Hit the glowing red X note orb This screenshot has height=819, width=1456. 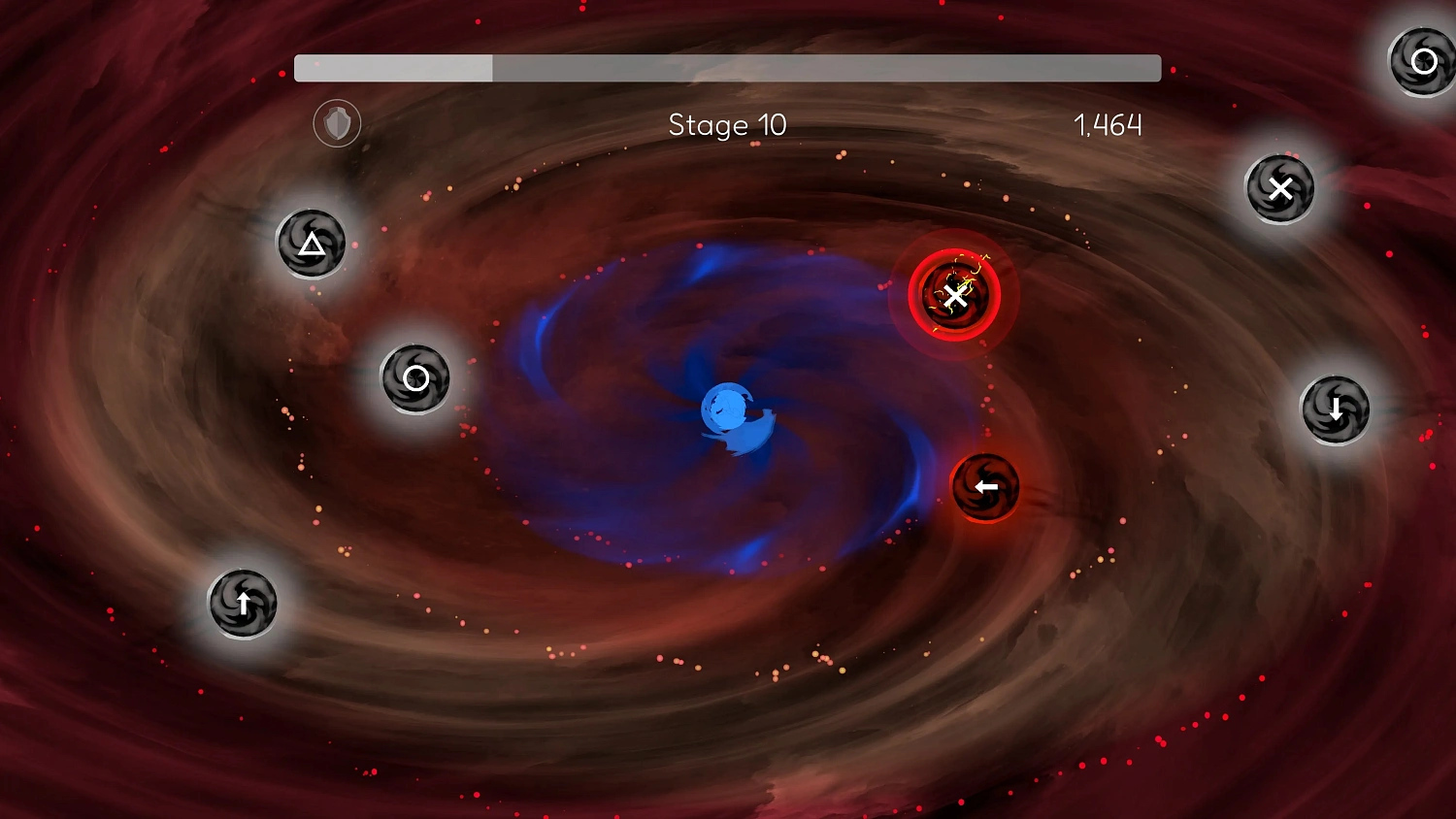pos(954,297)
